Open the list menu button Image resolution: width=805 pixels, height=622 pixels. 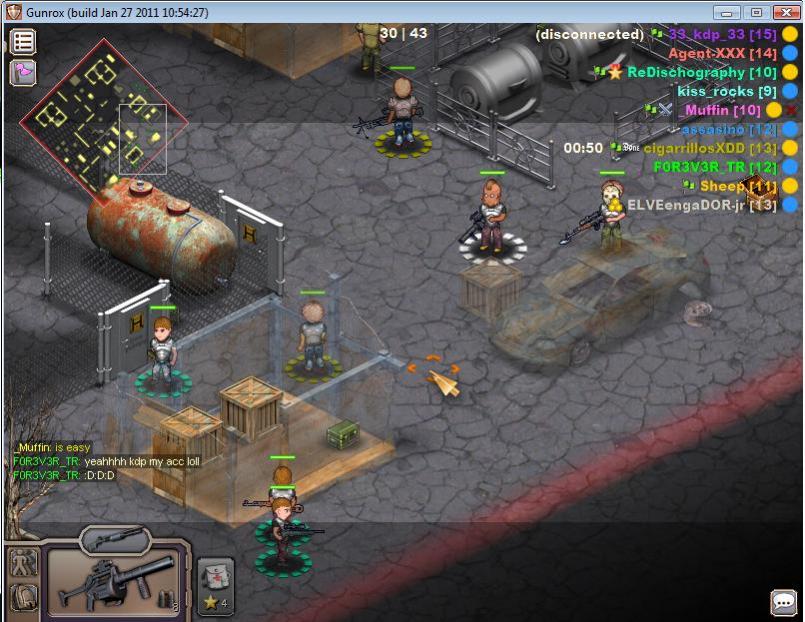click(23, 42)
